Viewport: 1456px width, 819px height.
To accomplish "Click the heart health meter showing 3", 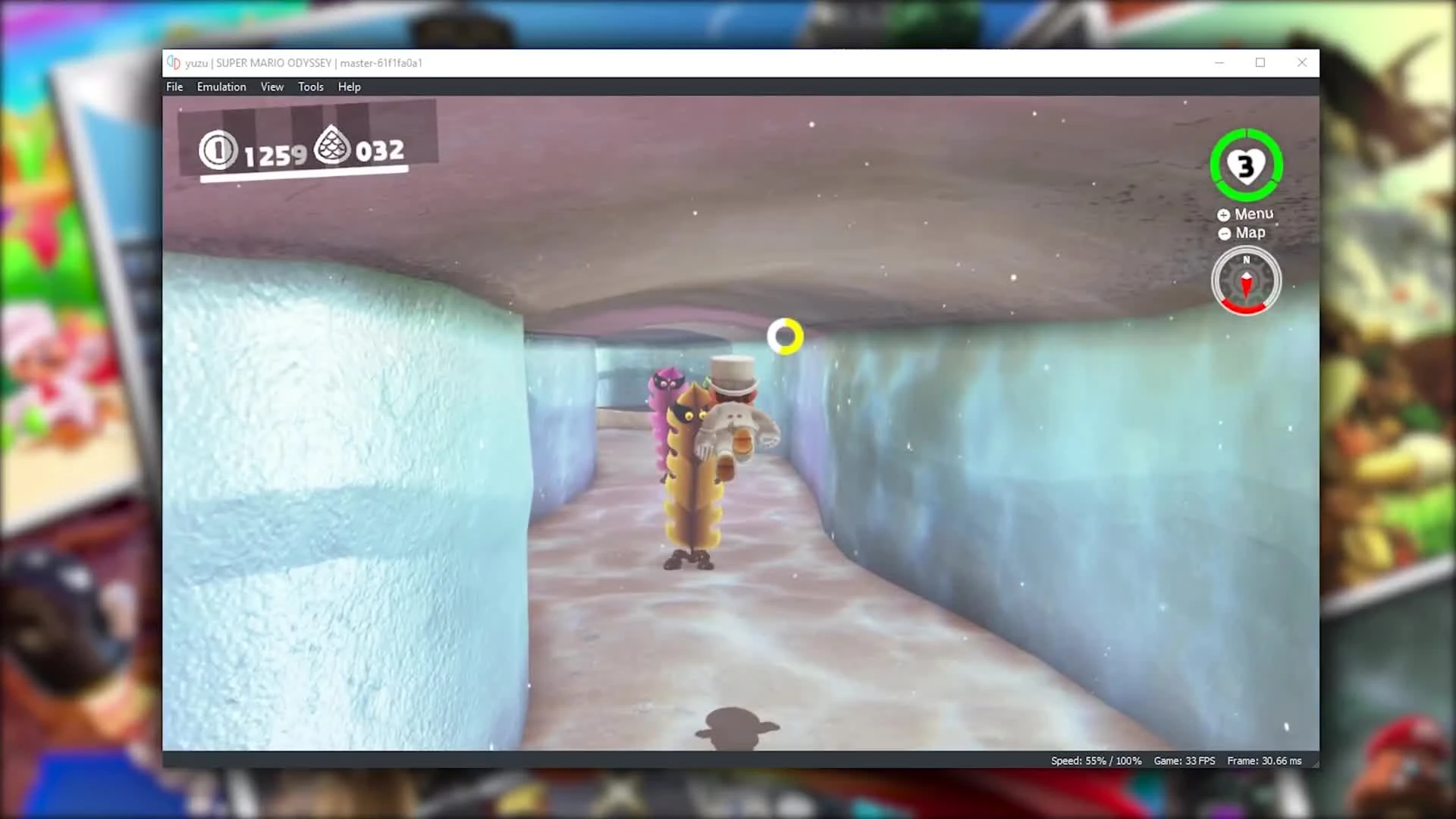I will coord(1246,165).
